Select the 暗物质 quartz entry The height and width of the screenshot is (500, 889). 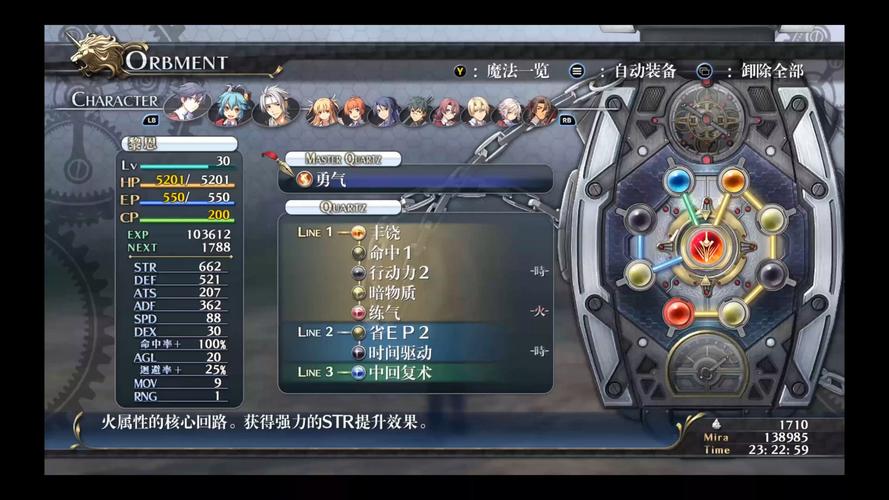pyautogui.click(x=390, y=292)
